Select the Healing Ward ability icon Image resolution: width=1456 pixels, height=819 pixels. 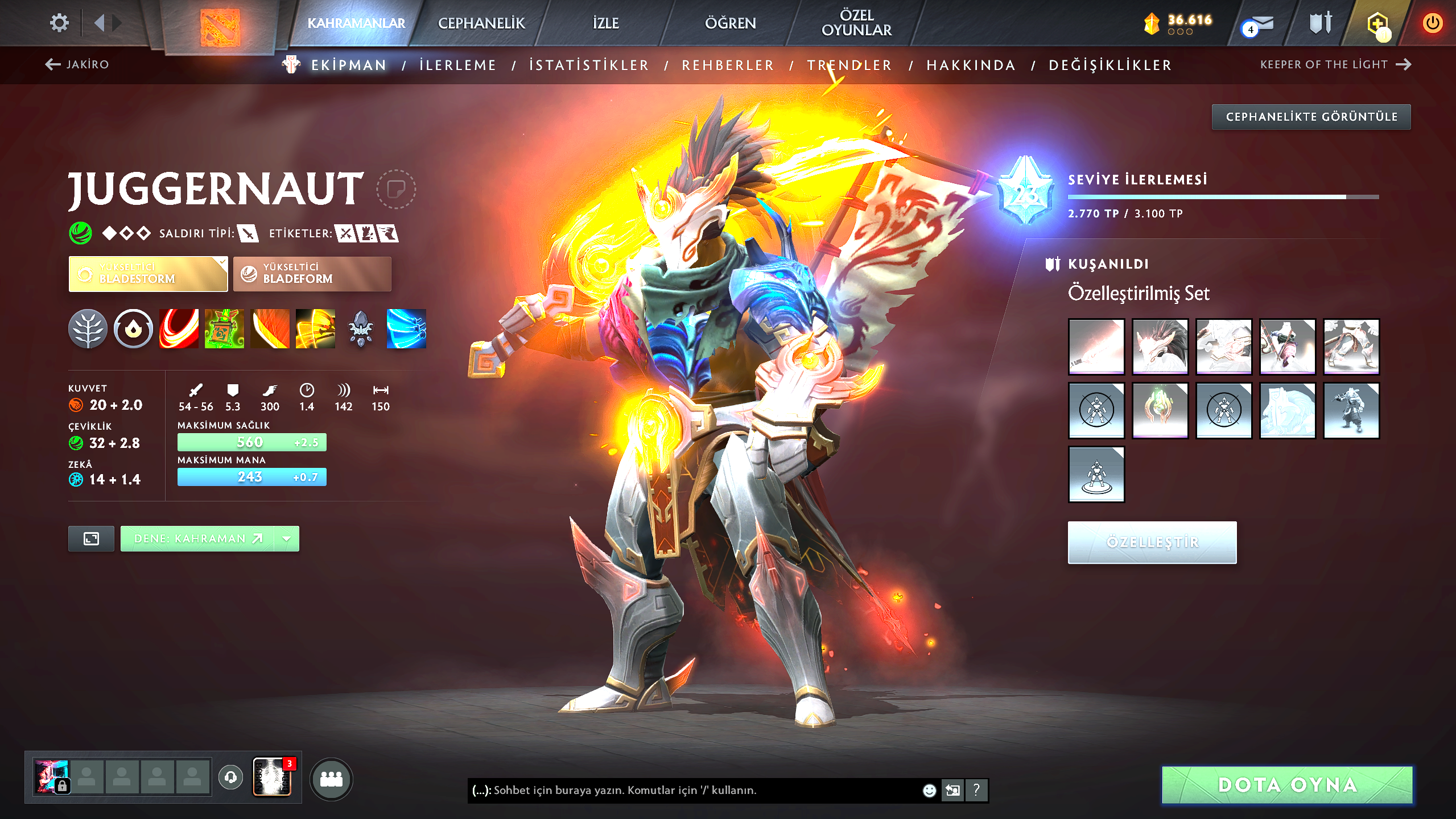(x=224, y=329)
